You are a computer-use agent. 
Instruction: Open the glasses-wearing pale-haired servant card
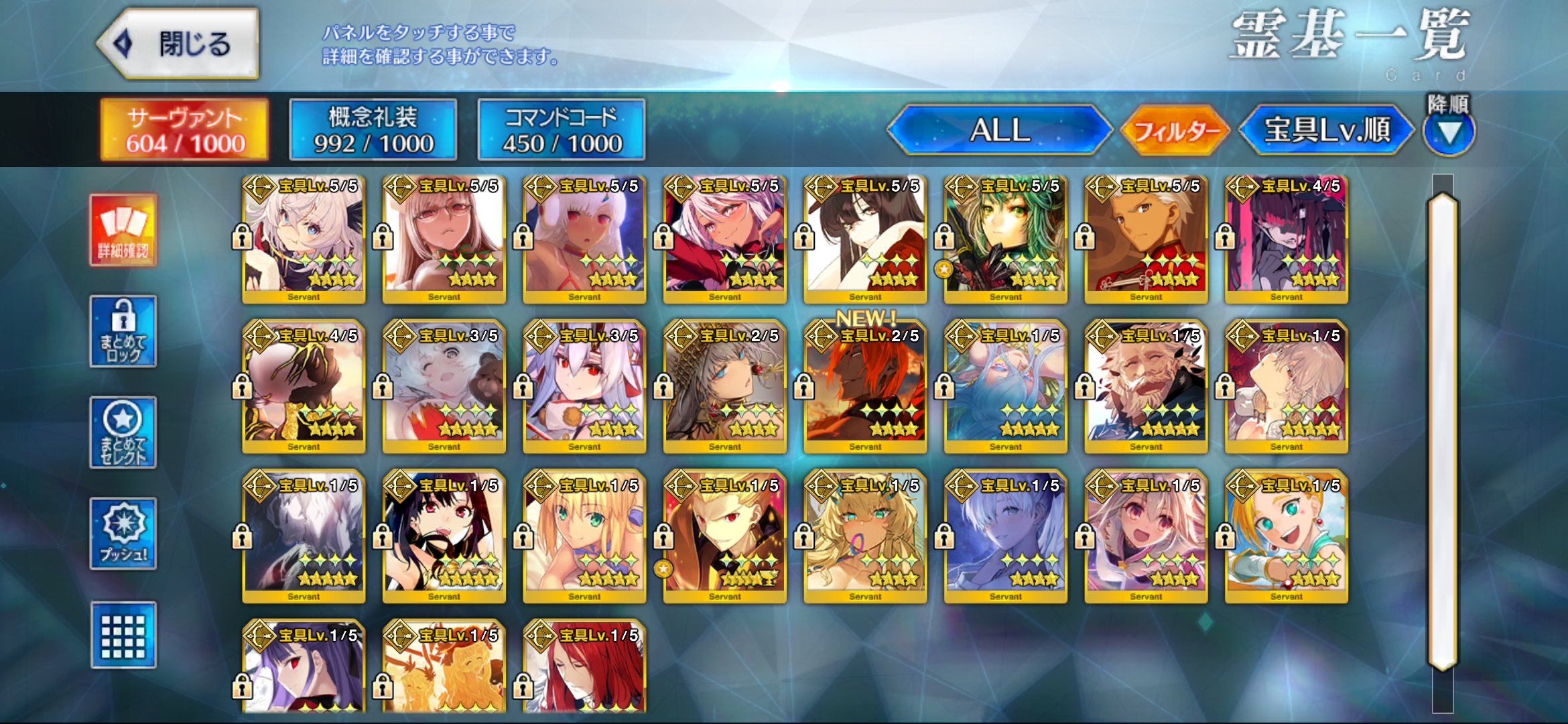pyautogui.click(x=444, y=238)
